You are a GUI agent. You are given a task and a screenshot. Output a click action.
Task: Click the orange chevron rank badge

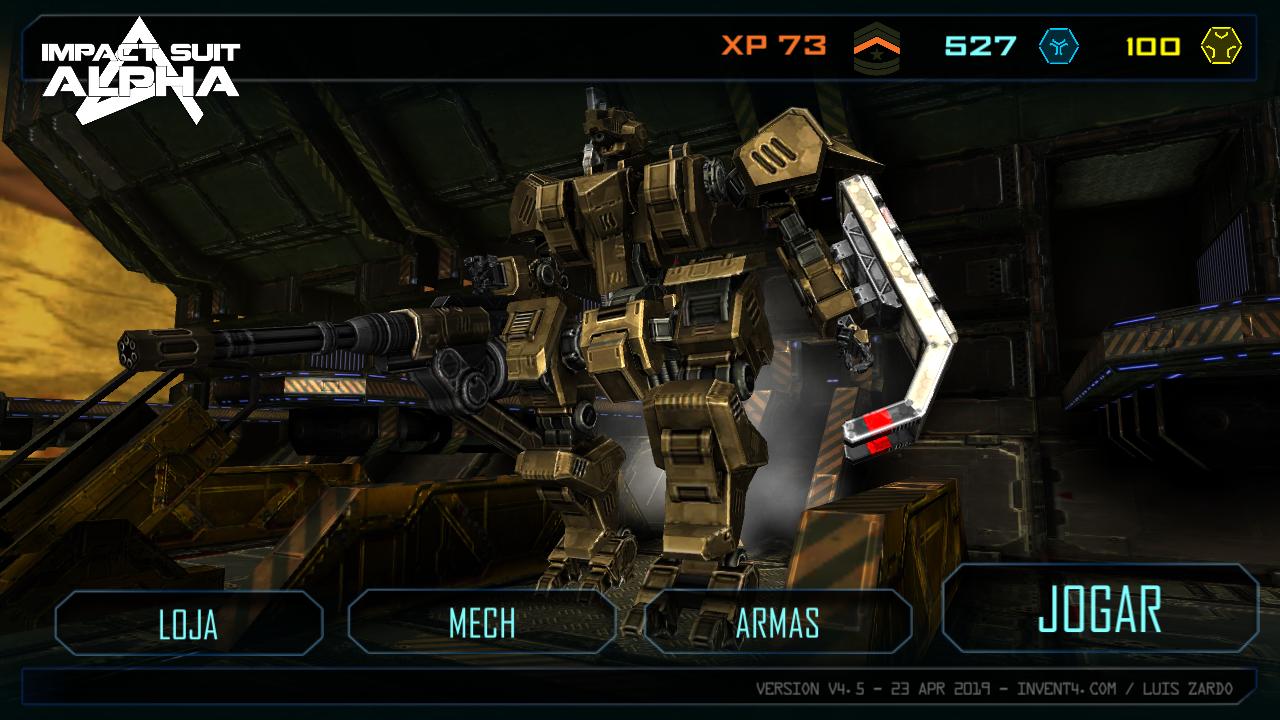[876, 47]
